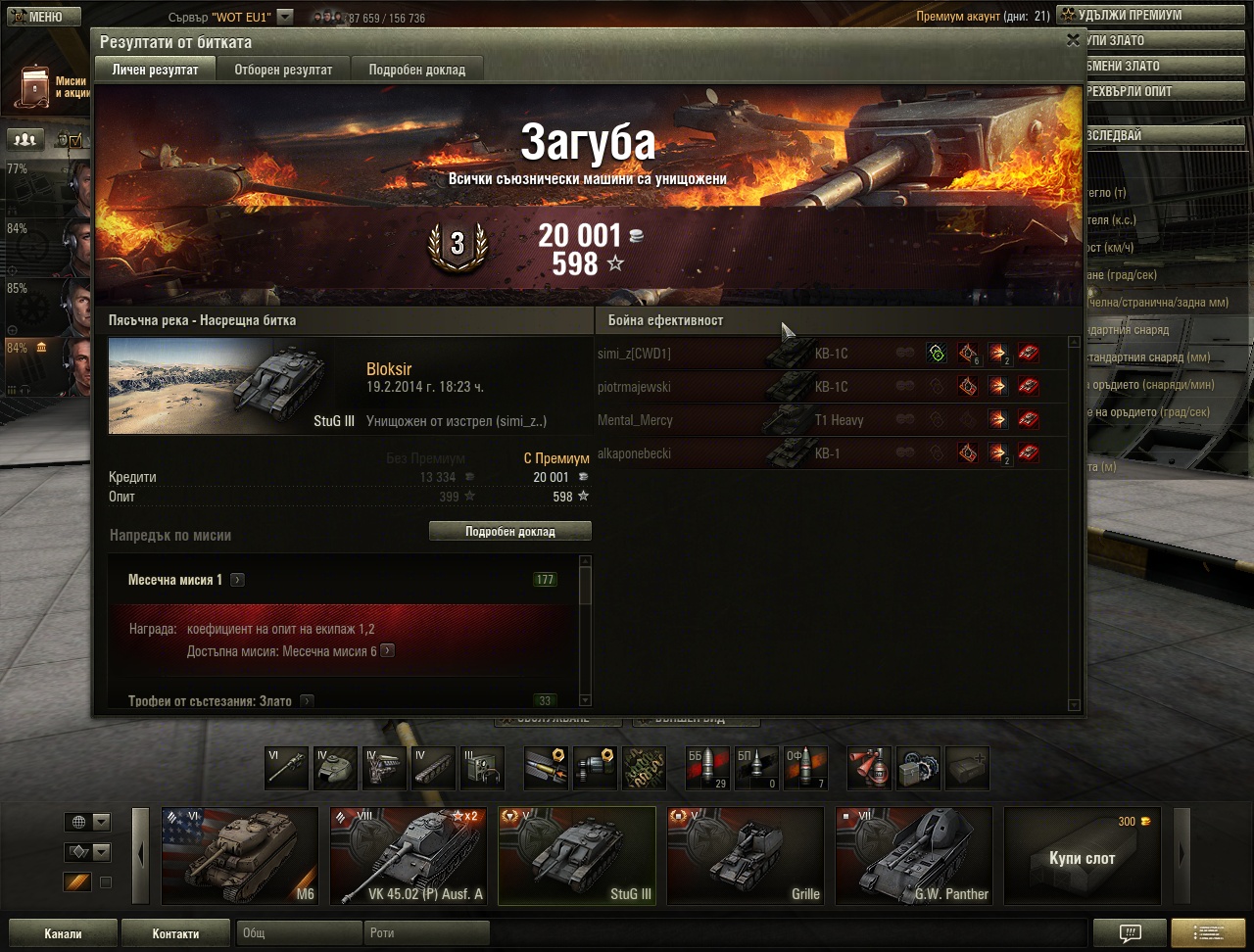Screen dimensions: 1254x952
Task: Select the M6 tank in carousel
Action: coord(240,855)
